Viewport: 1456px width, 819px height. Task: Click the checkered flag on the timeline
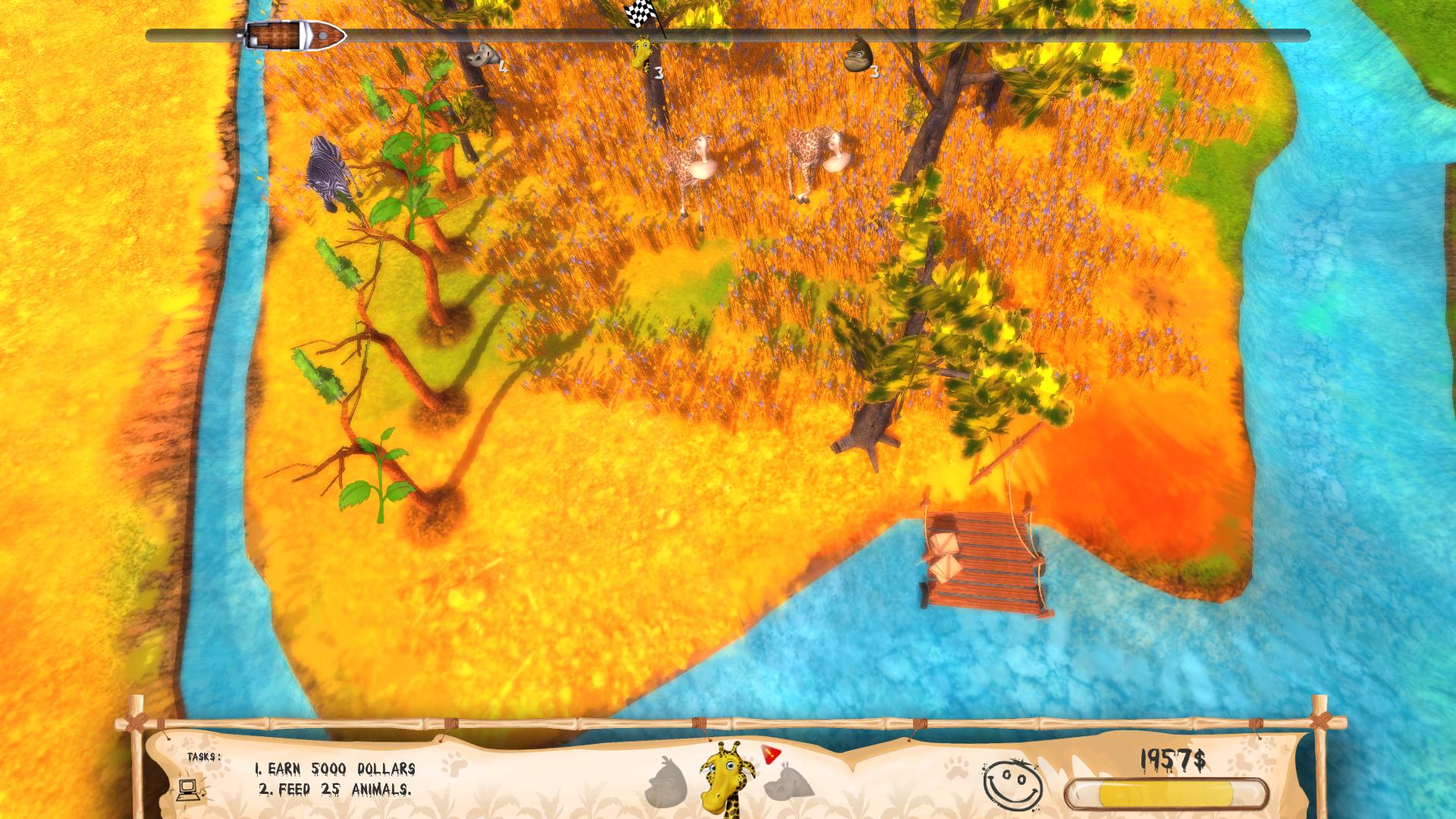[639, 12]
